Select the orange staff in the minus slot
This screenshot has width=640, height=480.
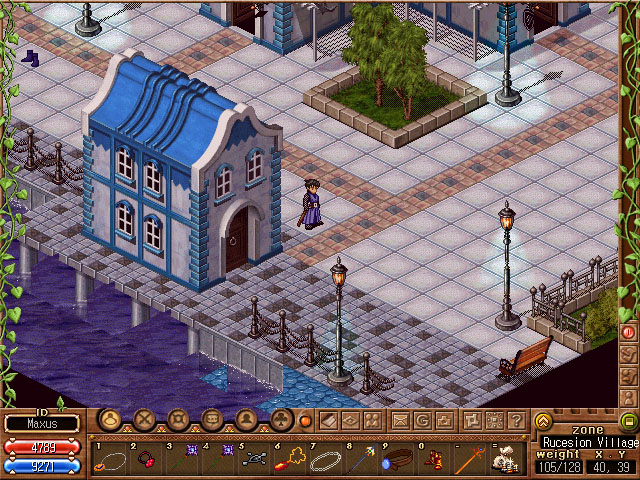pyautogui.click(x=468, y=460)
